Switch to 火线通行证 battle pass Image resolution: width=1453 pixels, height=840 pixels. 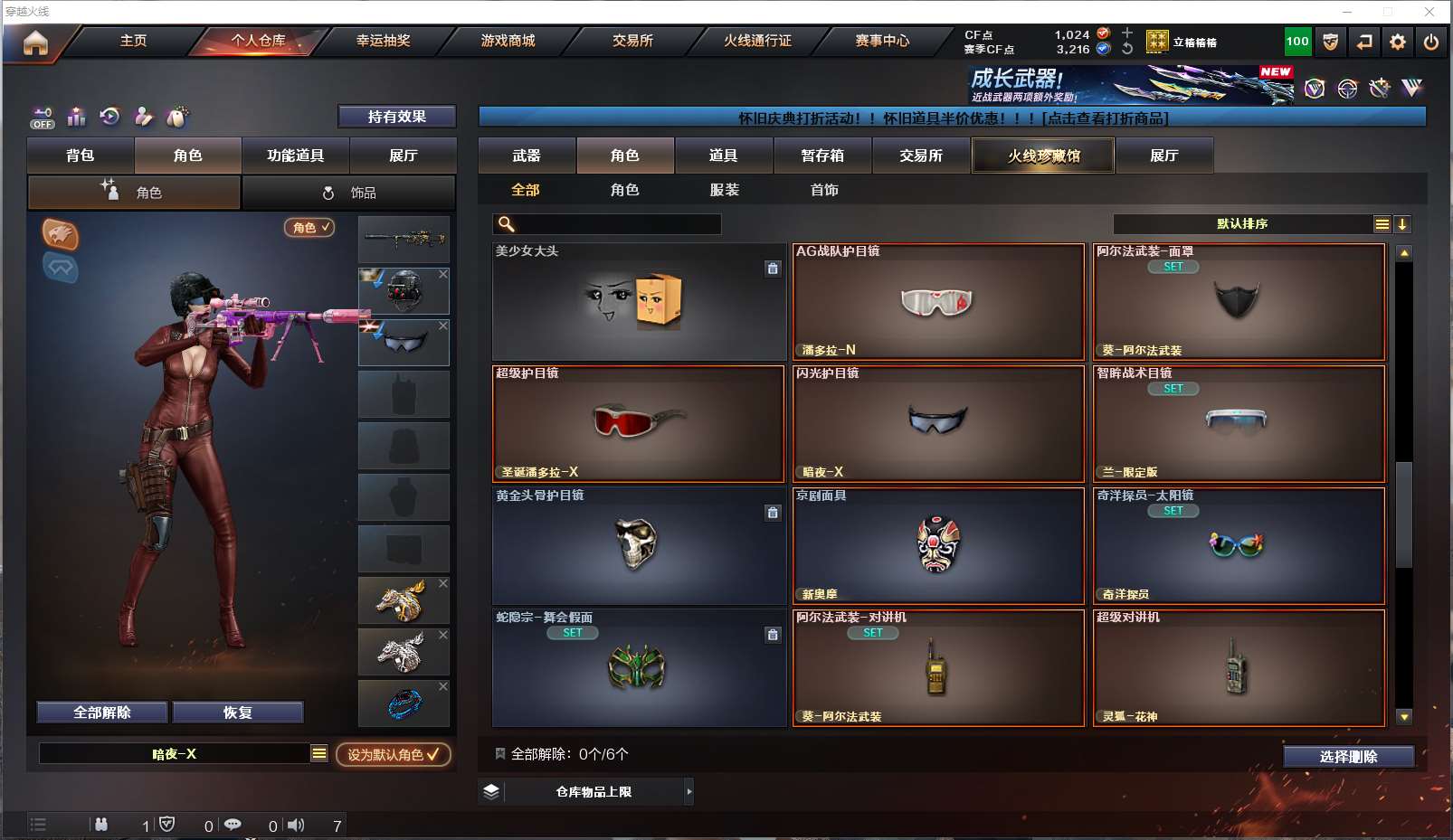click(x=757, y=41)
